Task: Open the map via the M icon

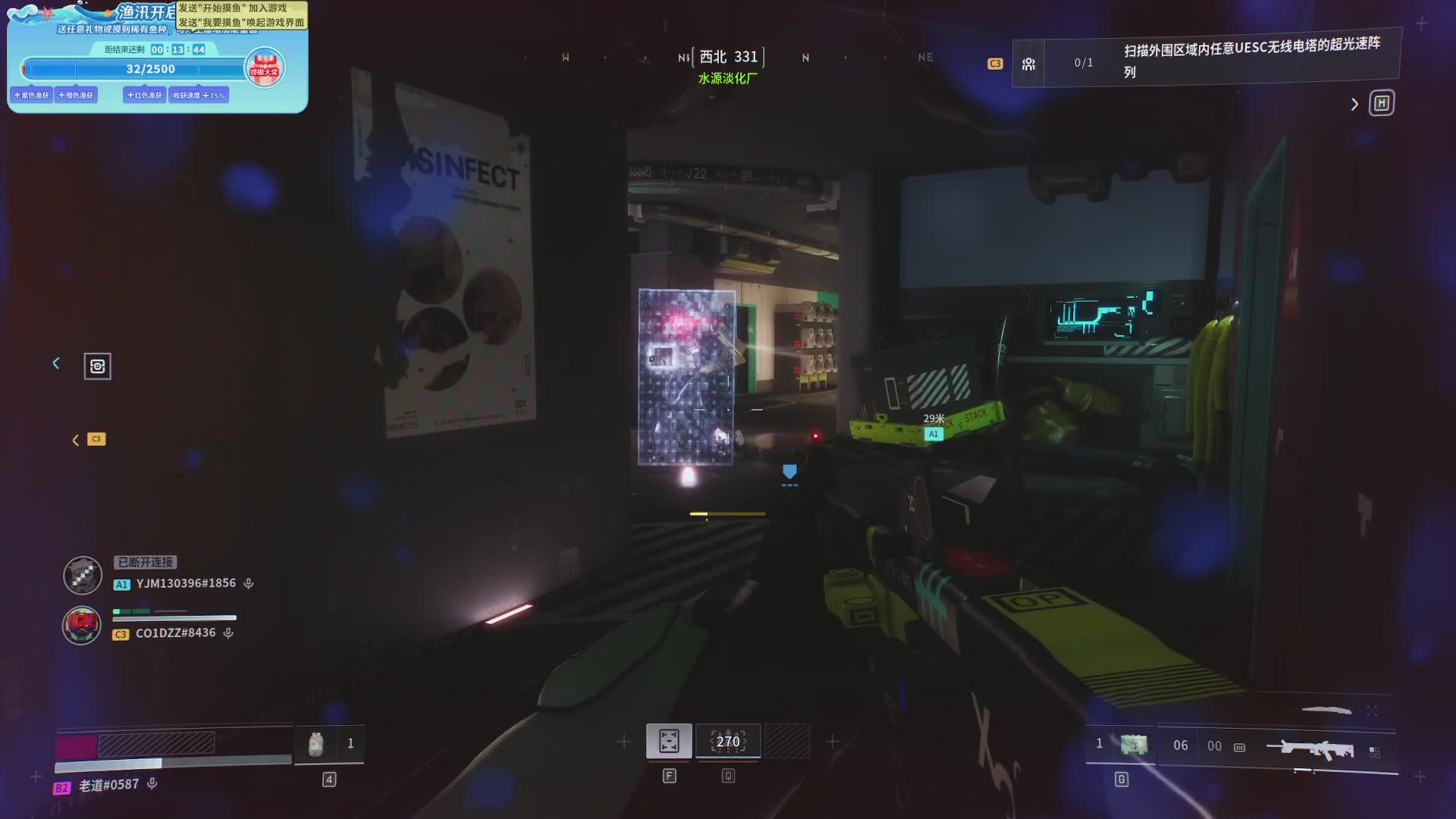Action: point(1381,103)
